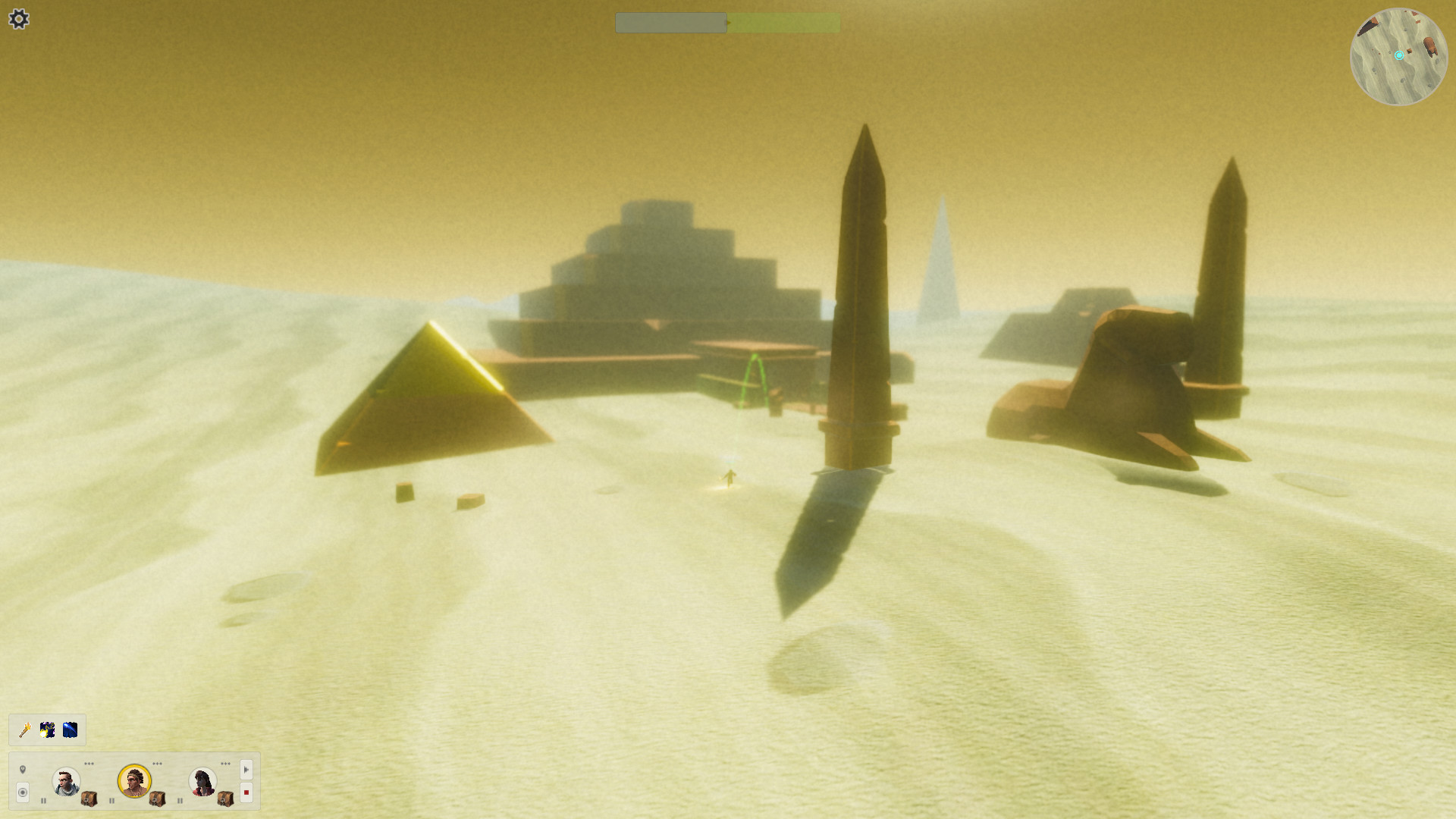The height and width of the screenshot is (819, 1456).
Task: Pause the middle character's actions
Action: tap(111, 801)
